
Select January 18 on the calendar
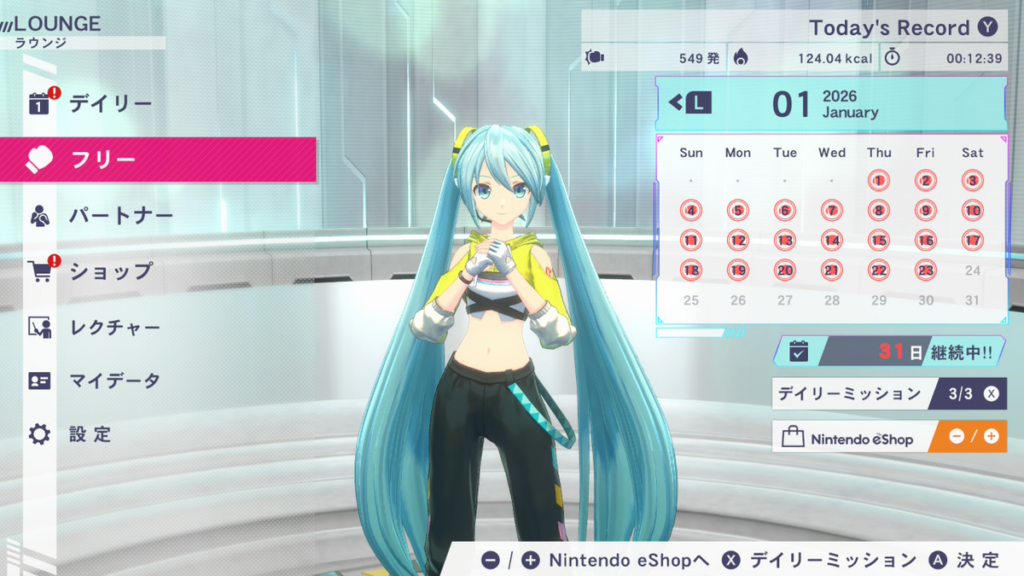coord(691,270)
